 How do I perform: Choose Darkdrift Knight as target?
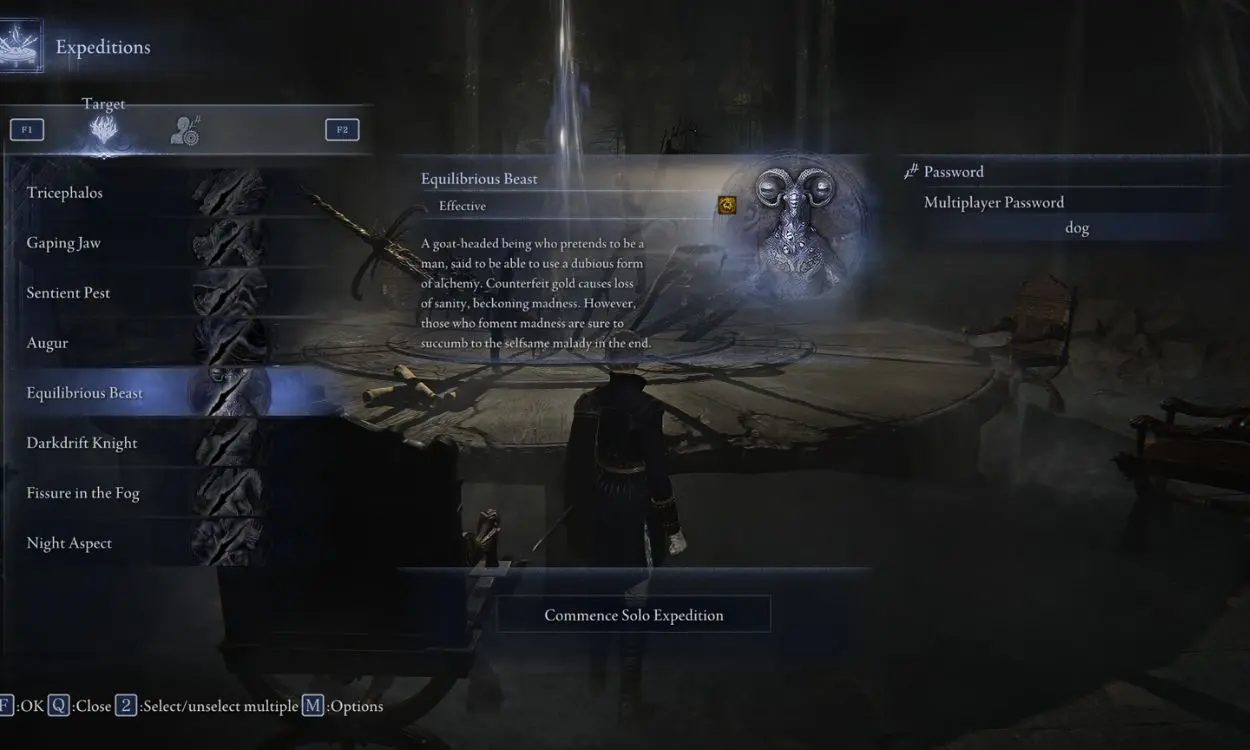pos(140,443)
